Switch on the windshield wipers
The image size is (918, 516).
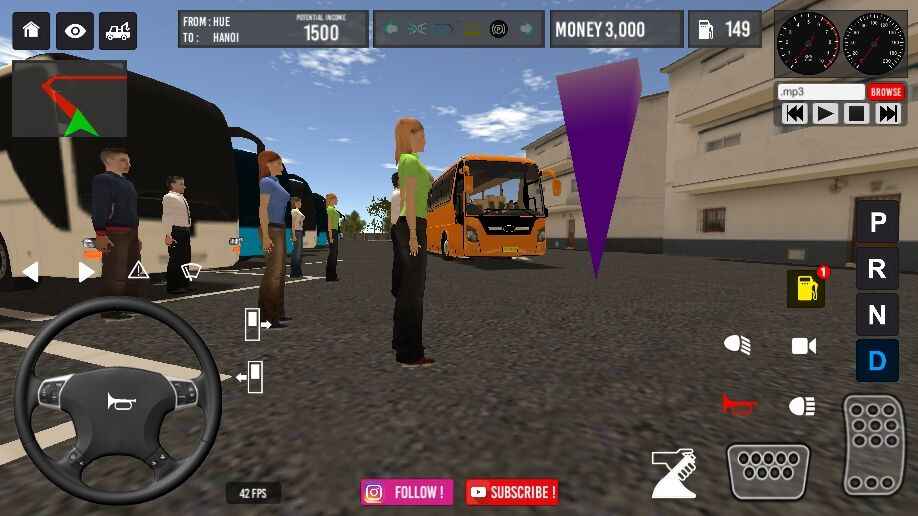[x=191, y=270]
